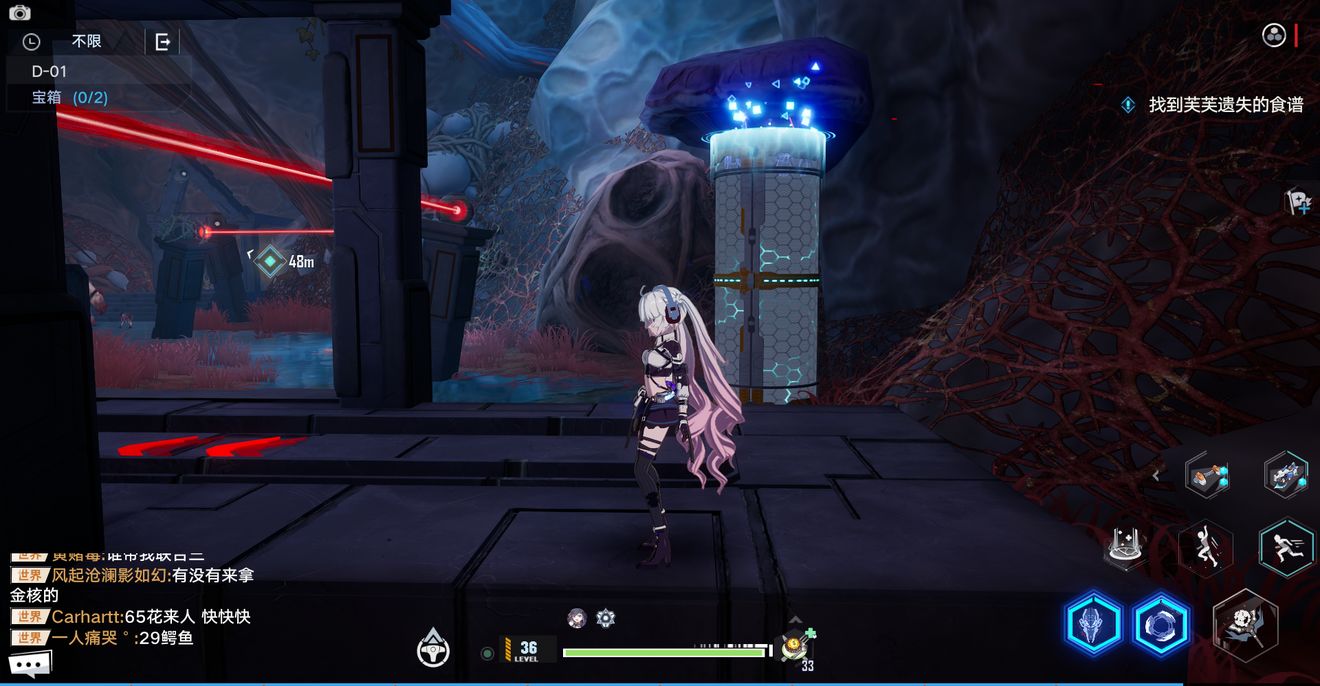This screenshot has width=1320, height=686.
Task: Exit the D-01 instance via door icon
Action: click(x=162, y=42)
